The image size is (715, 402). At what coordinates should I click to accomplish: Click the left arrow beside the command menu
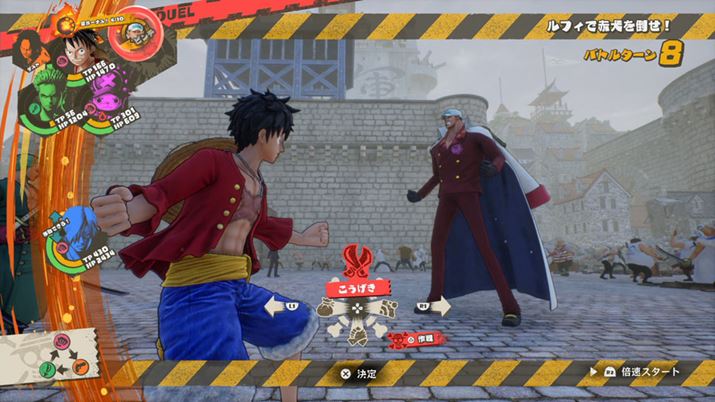281,306
